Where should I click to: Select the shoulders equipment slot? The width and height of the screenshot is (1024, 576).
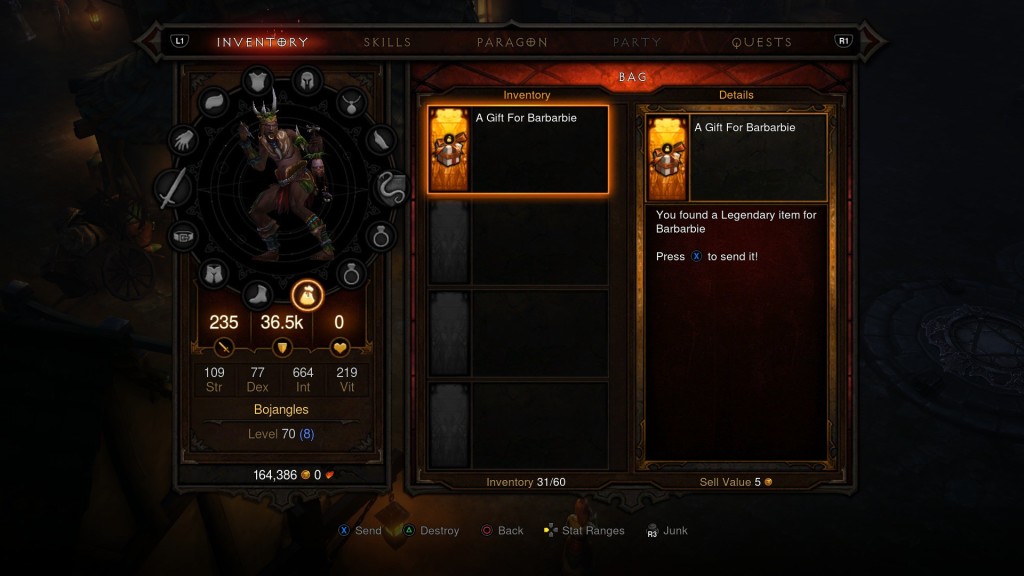point(216,101)
